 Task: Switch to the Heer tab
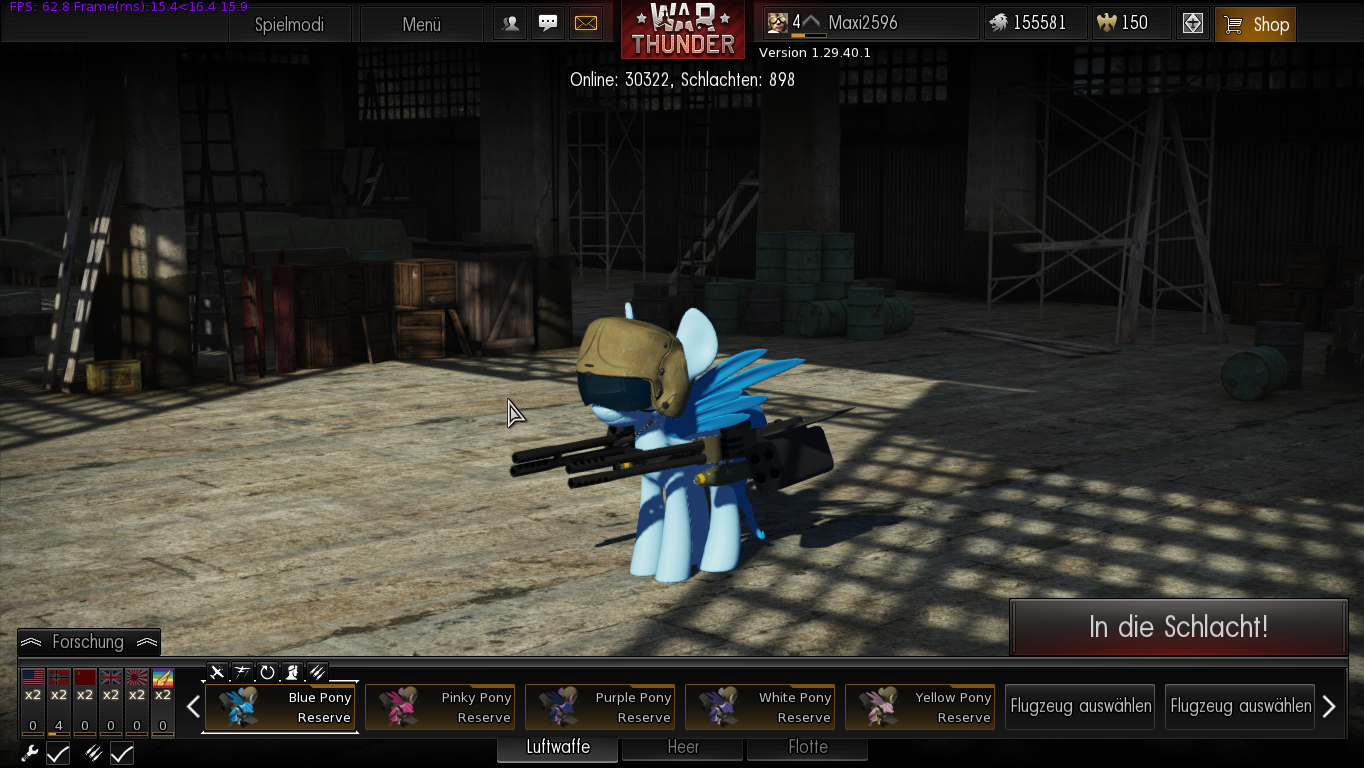(x=683, y=747)
